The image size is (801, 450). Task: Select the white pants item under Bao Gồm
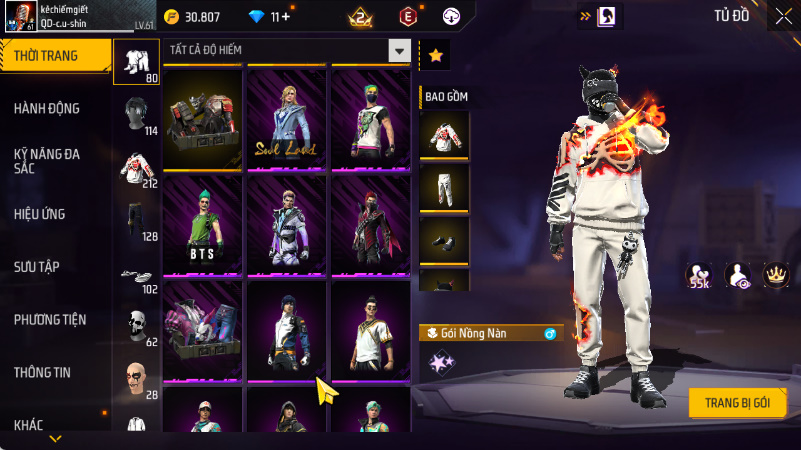[x=444, y=186]
